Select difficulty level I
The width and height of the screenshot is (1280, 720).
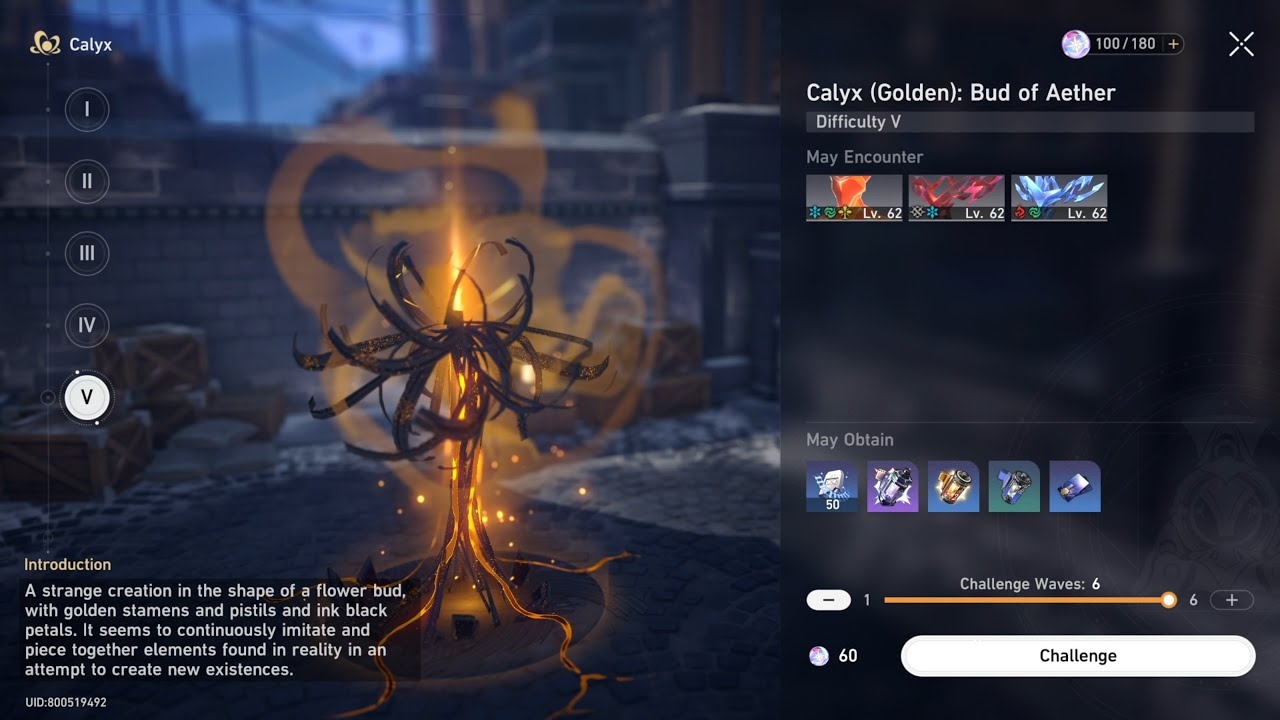87,109
